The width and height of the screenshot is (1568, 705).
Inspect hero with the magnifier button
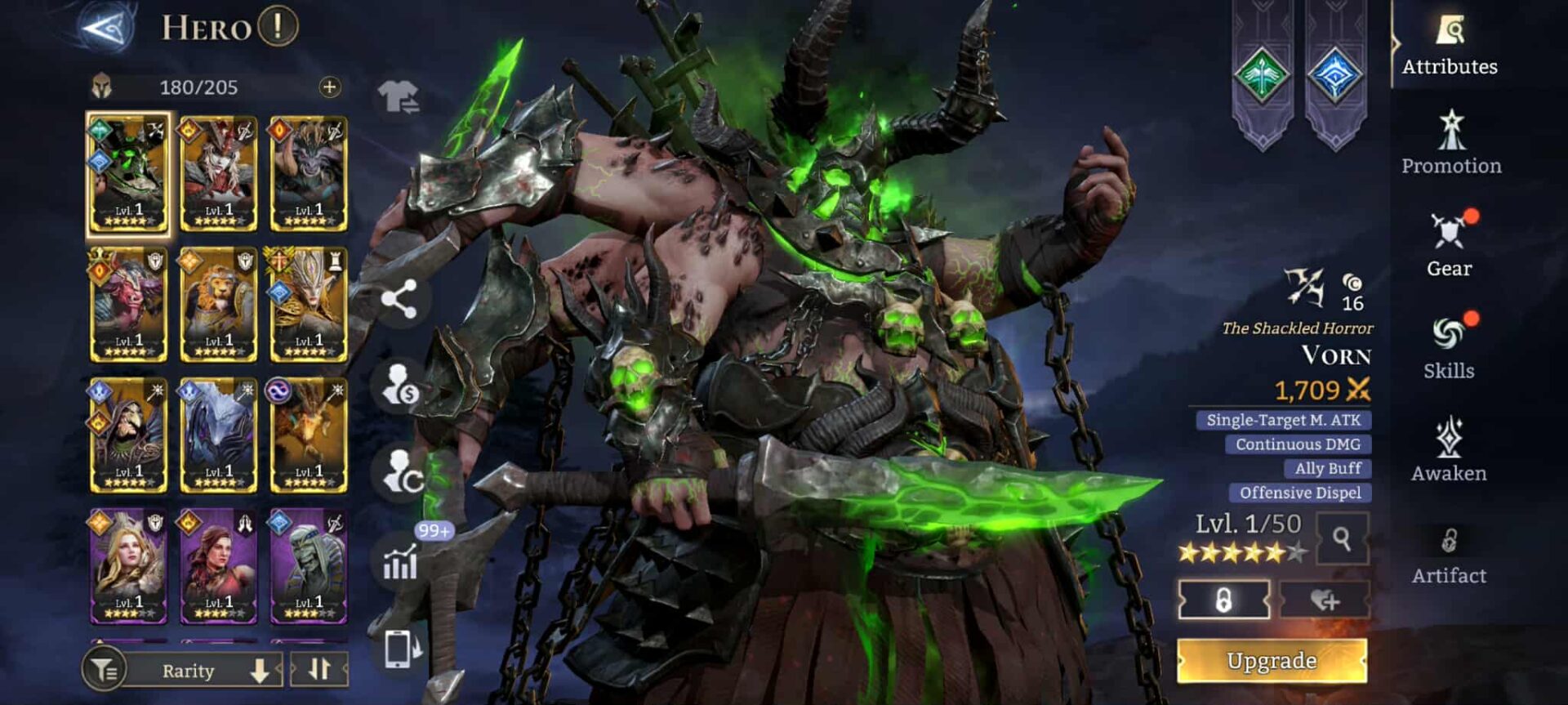[1342, 538]
